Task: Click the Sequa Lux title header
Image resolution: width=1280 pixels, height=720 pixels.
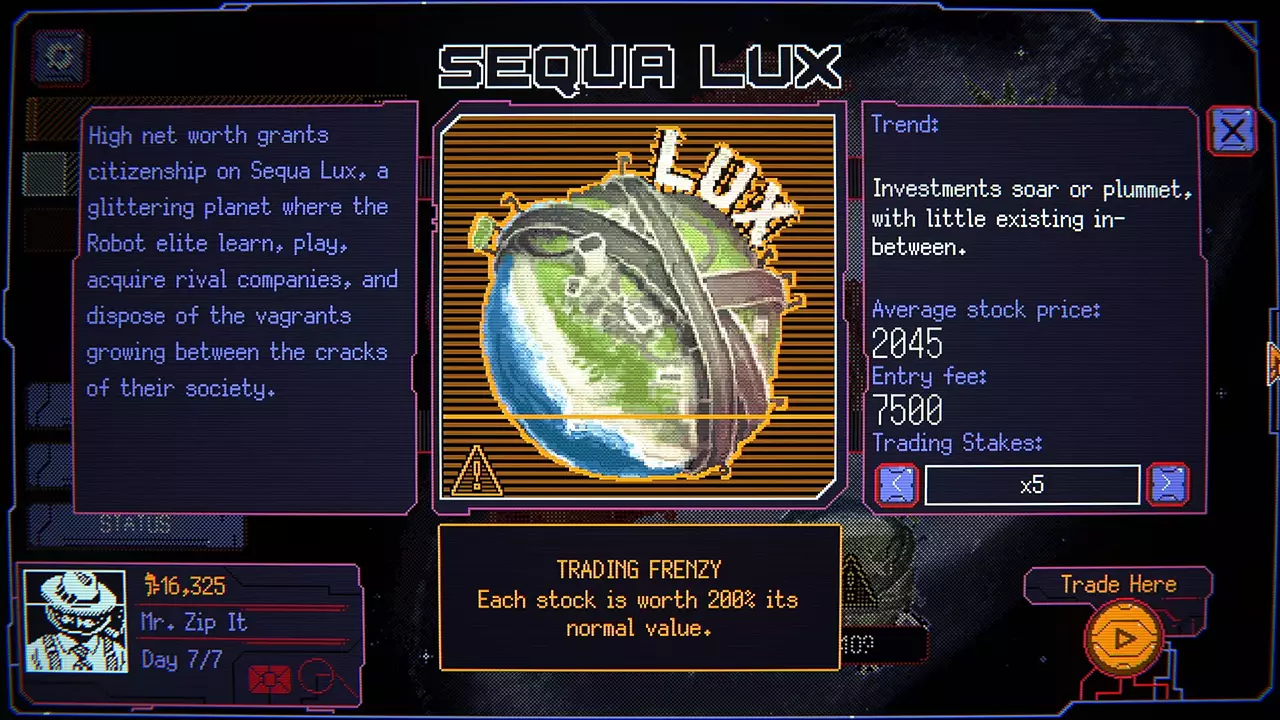Action: pos(640,67)
